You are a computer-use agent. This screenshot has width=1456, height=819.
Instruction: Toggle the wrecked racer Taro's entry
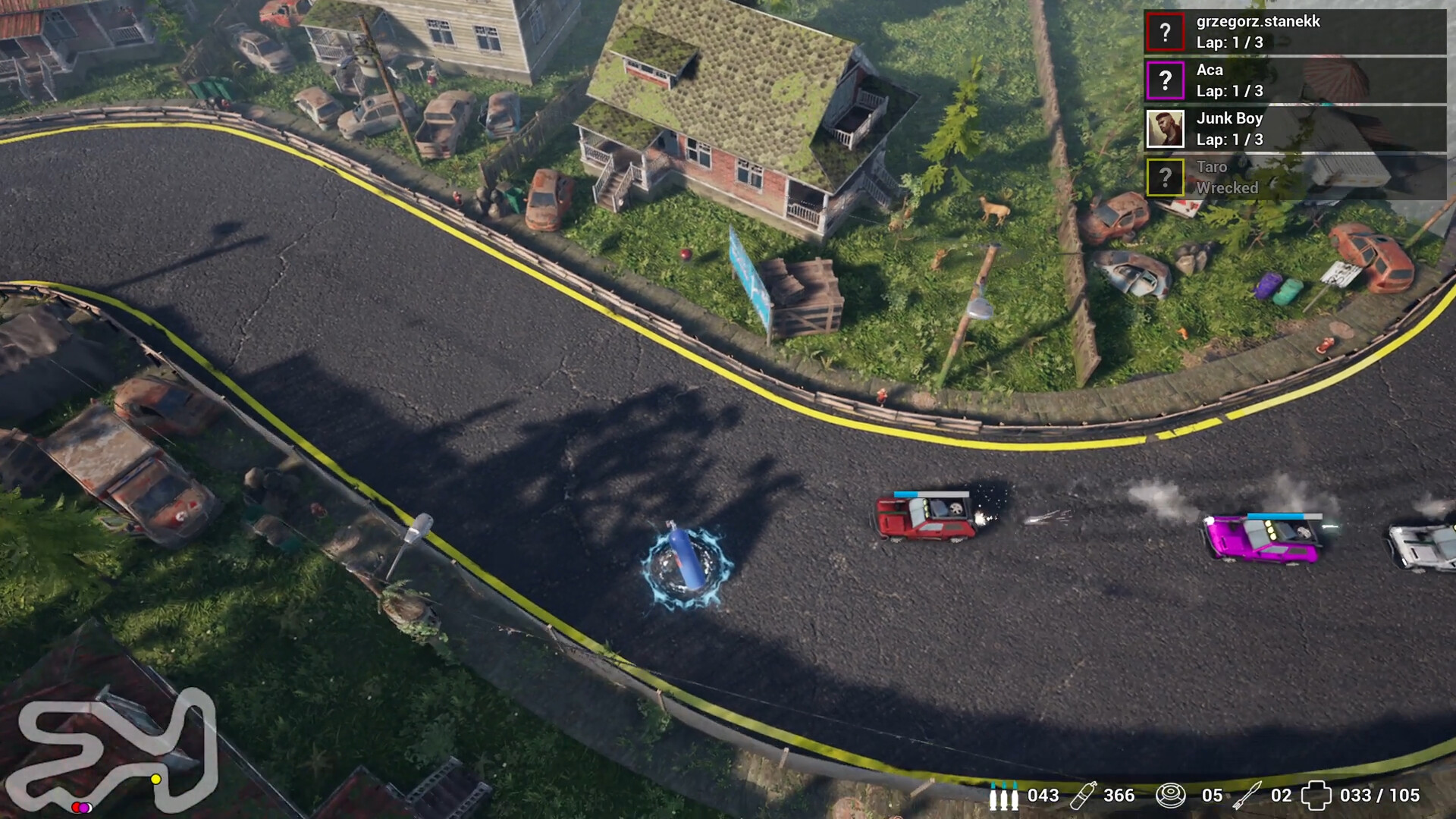pos(1289,177)
